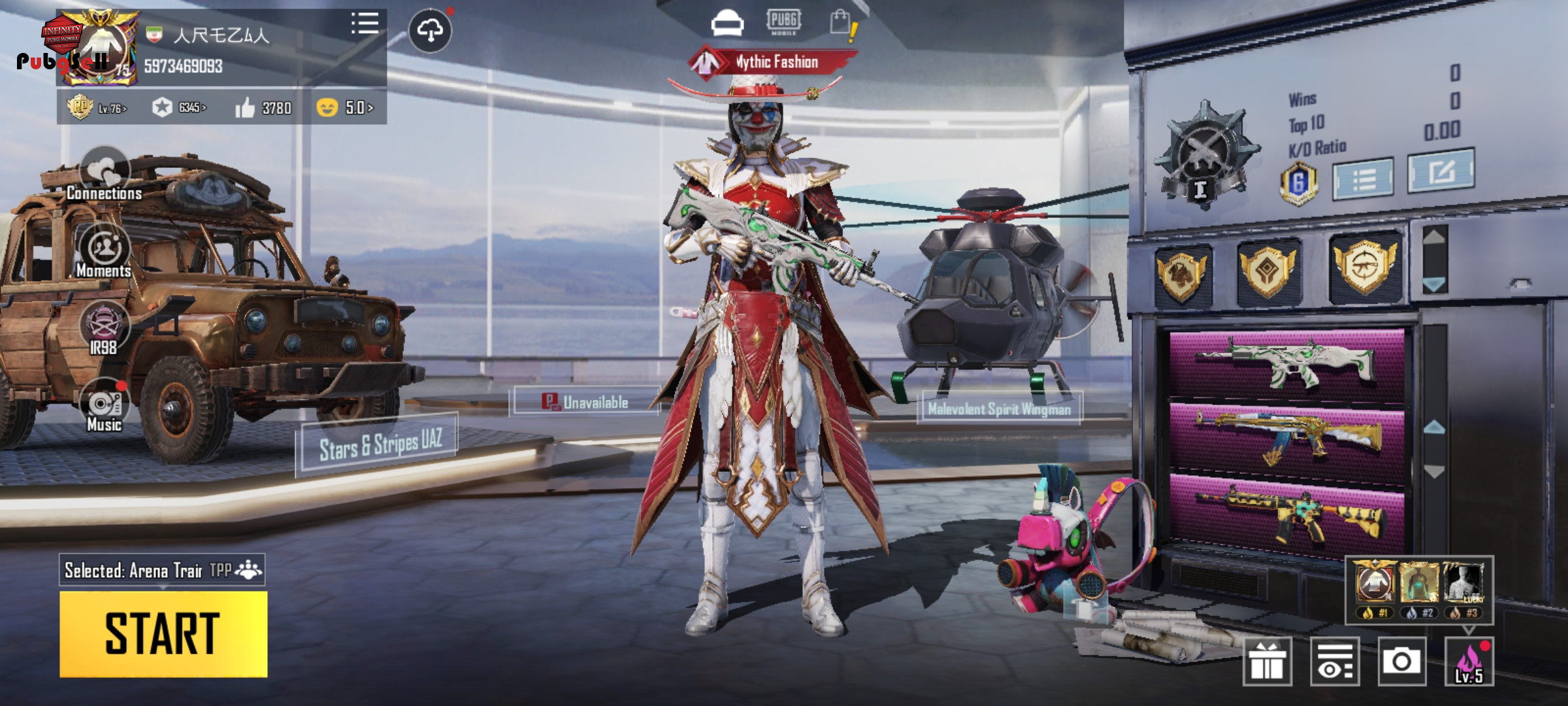Open the Lv.5 flame popularity icon

(x=1469, y=662)
